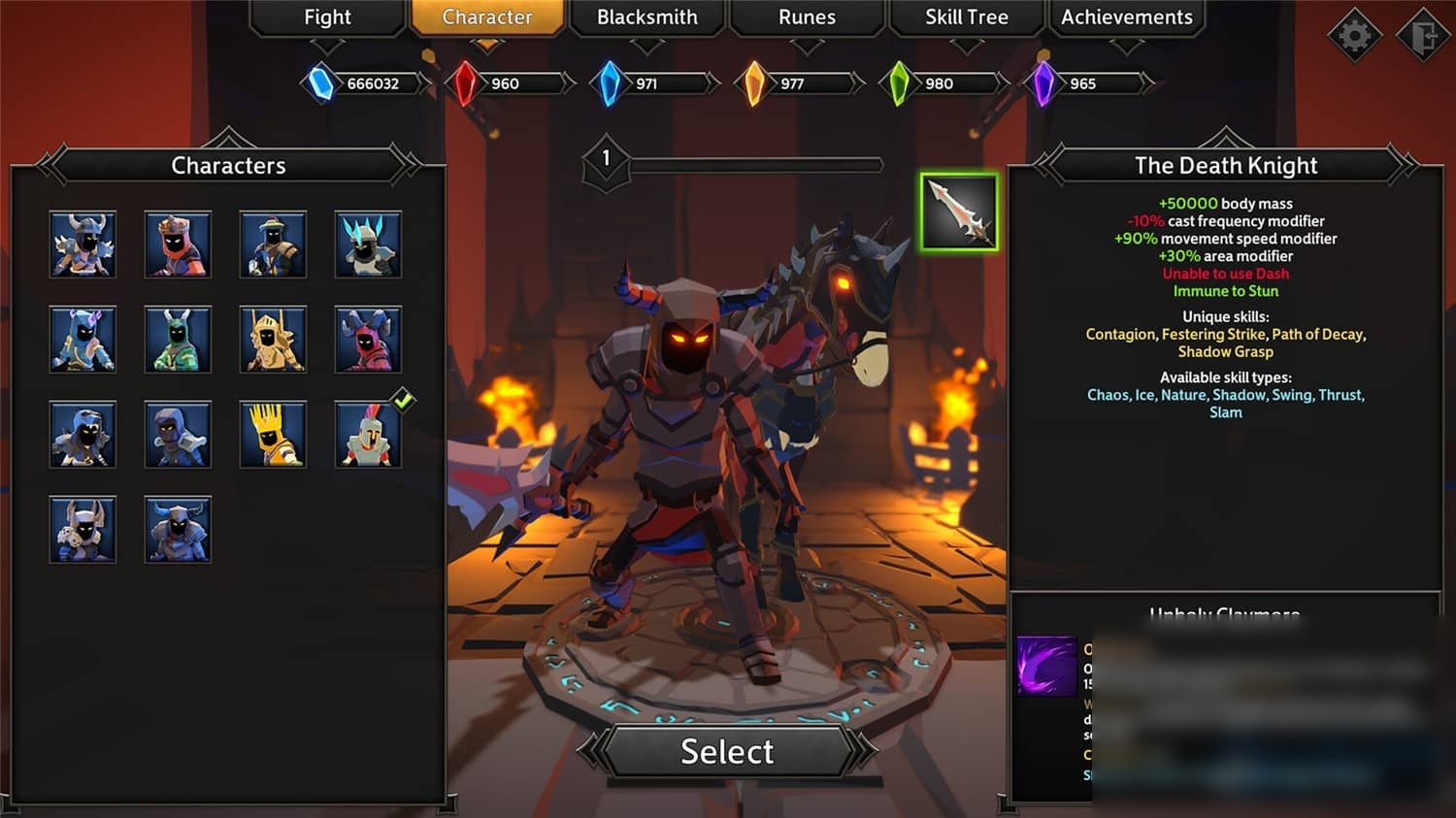Select the yellow spiky-crowned character portrait
1456x818 pixels.
(273, 435)
